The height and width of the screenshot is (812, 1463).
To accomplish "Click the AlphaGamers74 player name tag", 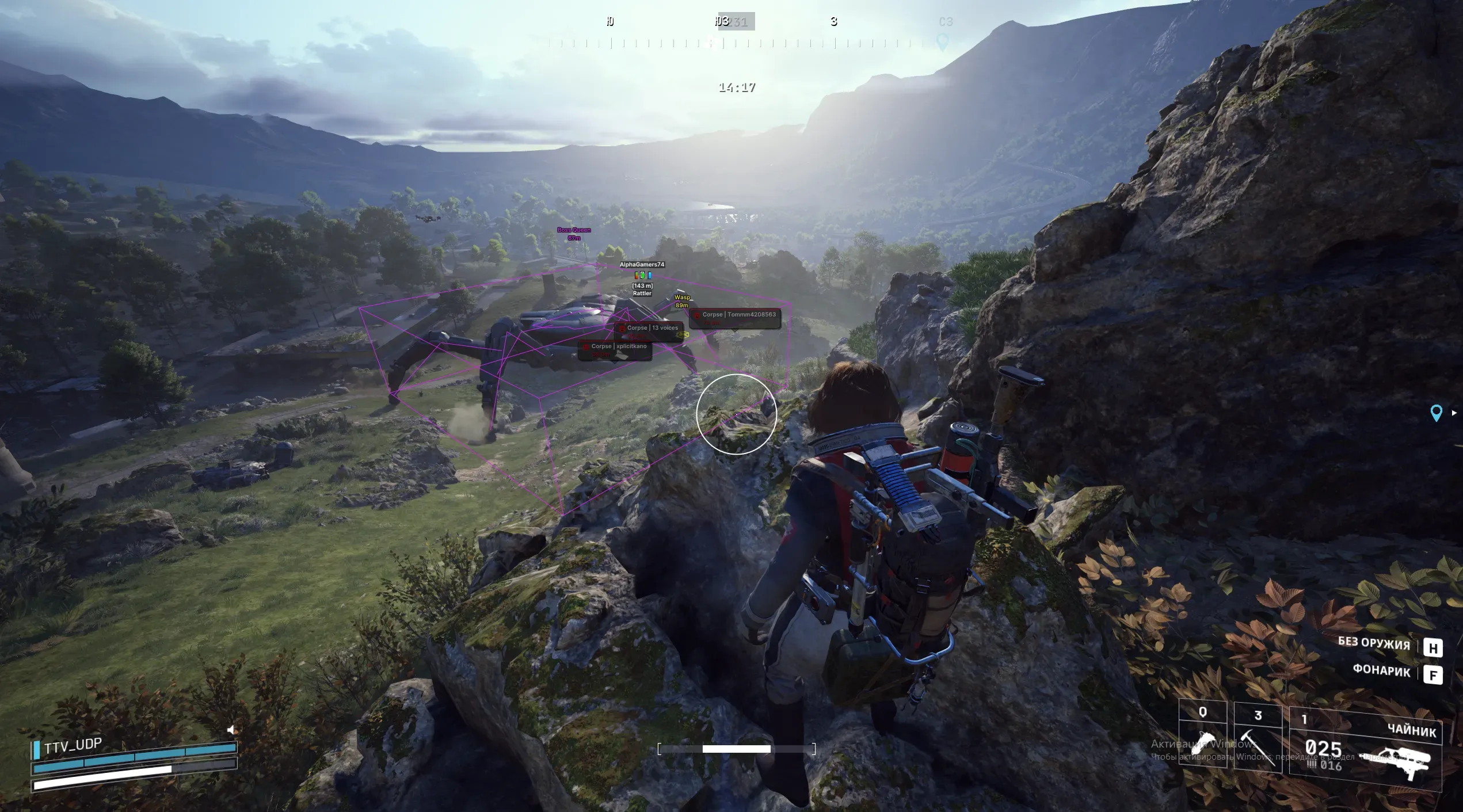I will 642,265.
